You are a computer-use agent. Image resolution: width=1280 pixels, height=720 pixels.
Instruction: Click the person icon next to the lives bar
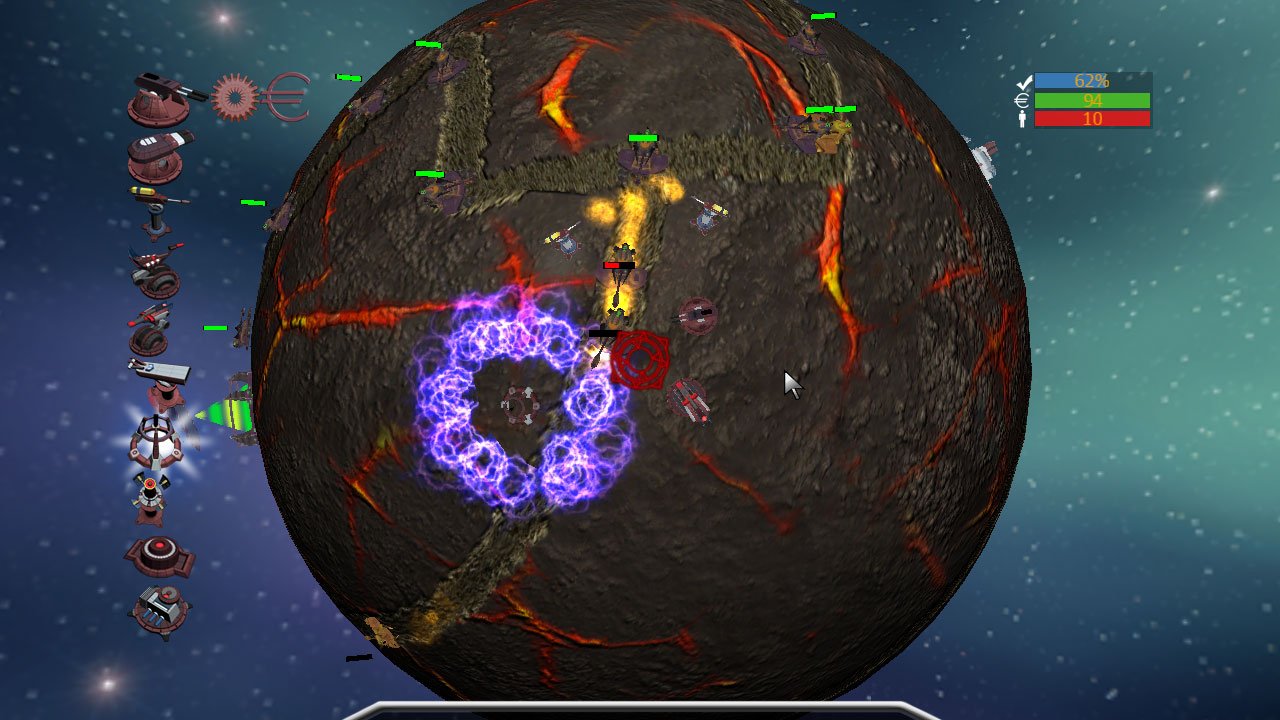1021,119
